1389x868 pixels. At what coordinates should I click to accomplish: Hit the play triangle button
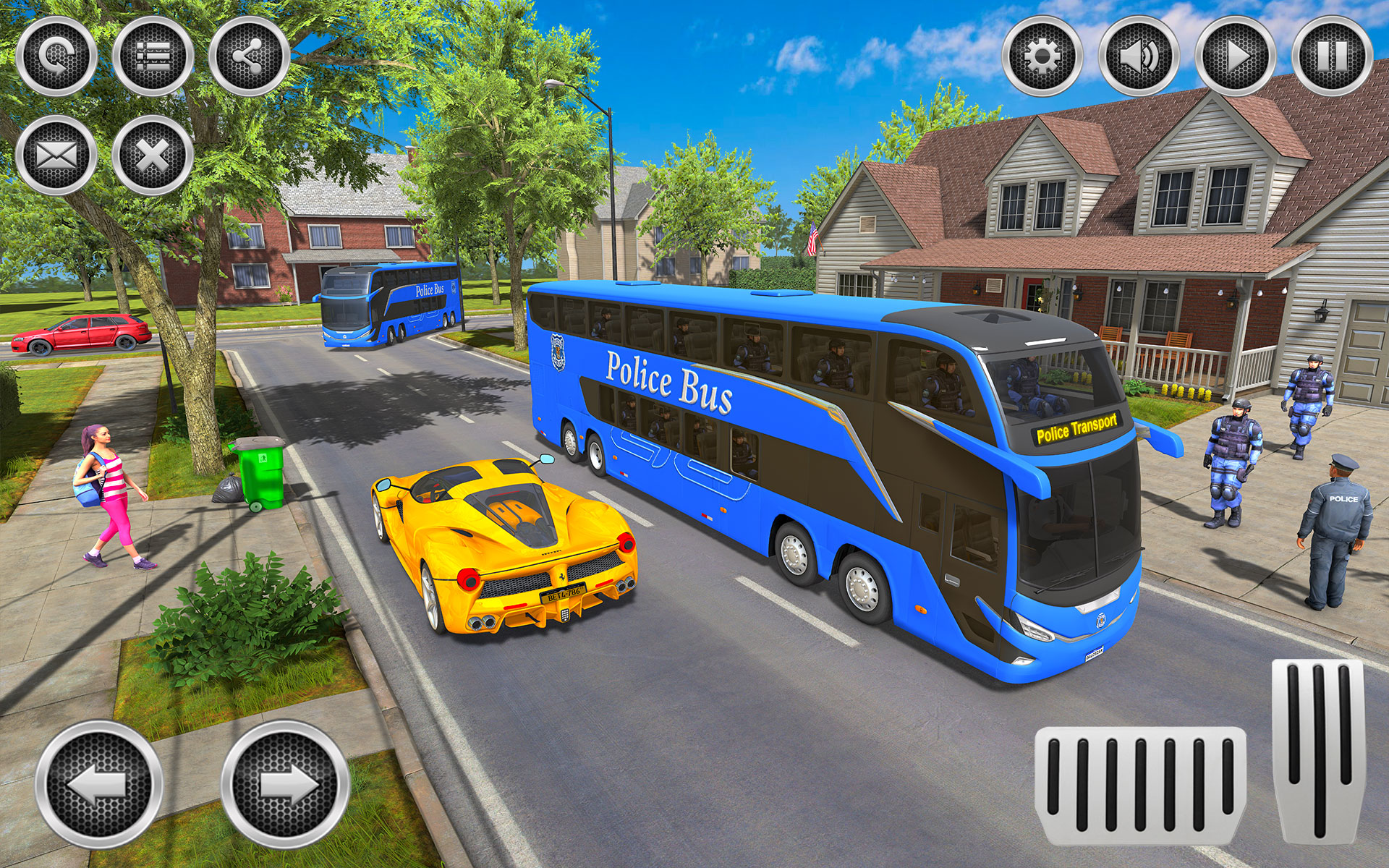pyautogui.click(x=1235, y=56)
